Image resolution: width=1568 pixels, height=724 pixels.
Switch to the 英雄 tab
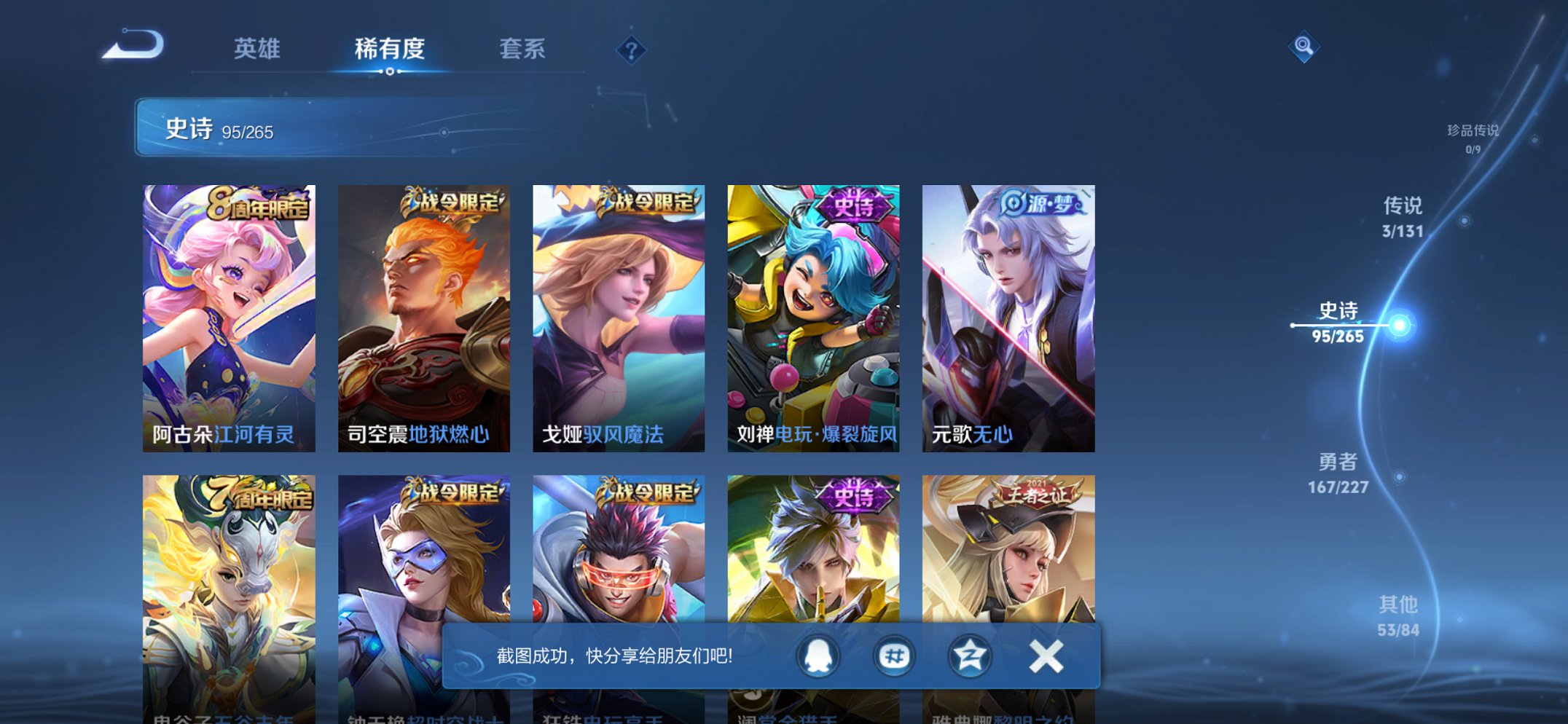tap(259, 48)
